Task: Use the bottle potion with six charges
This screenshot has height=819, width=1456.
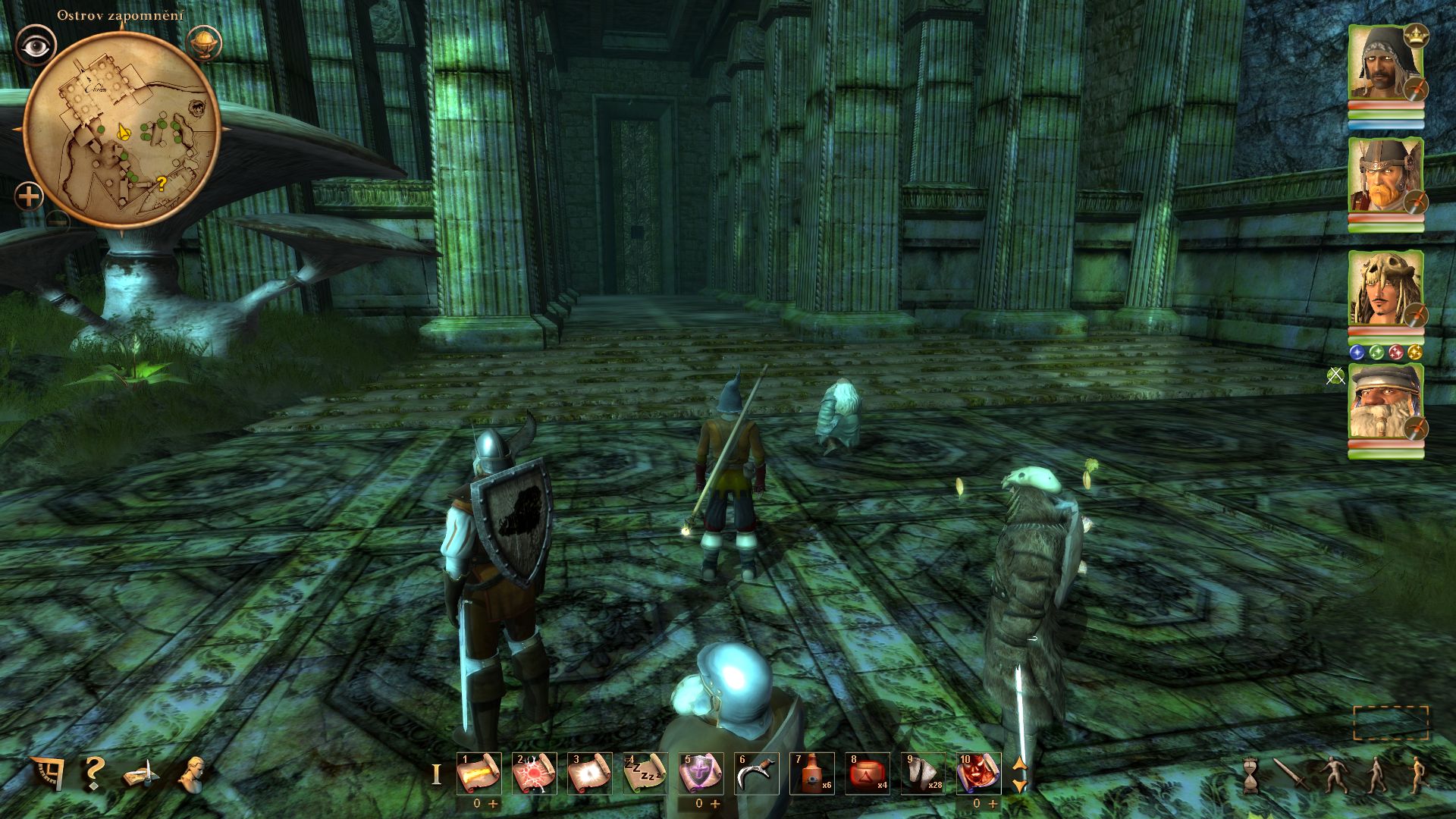Action: pyautogui.click(x=811, y=773)
